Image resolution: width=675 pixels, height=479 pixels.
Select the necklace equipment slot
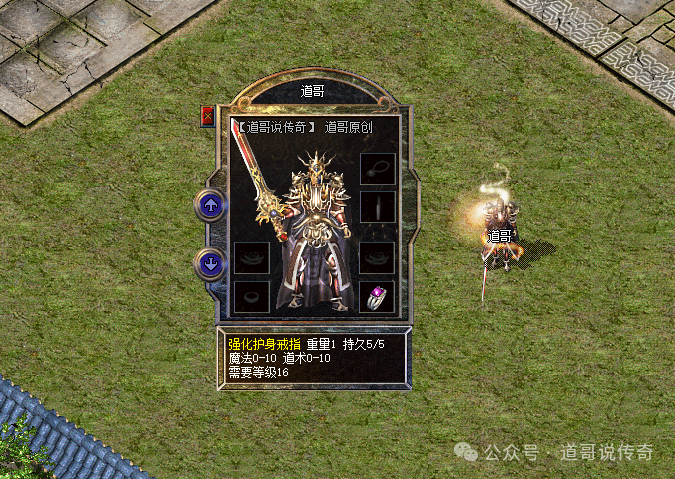(x=377, y=168)
